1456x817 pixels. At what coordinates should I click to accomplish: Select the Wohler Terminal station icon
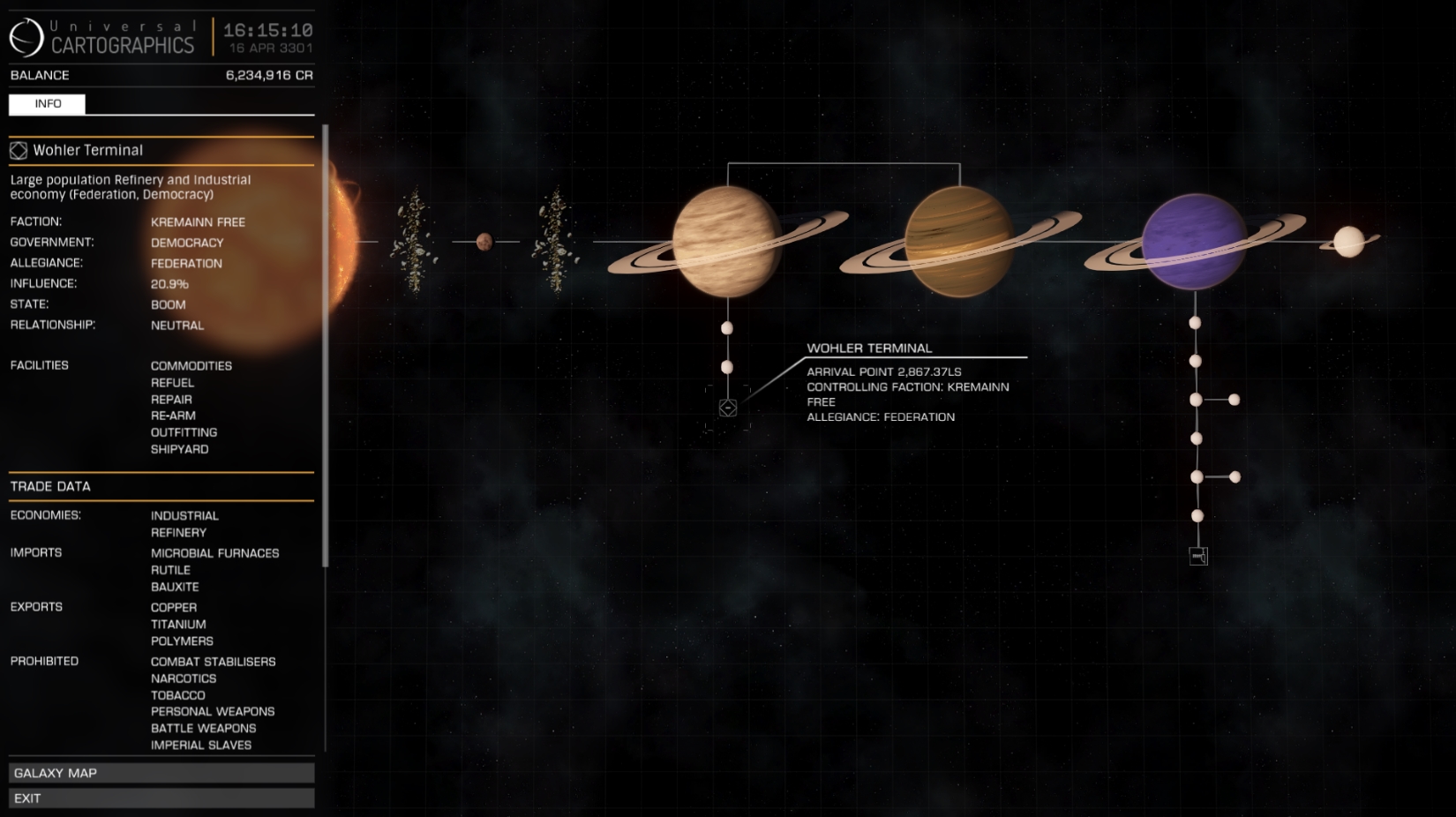728,408
